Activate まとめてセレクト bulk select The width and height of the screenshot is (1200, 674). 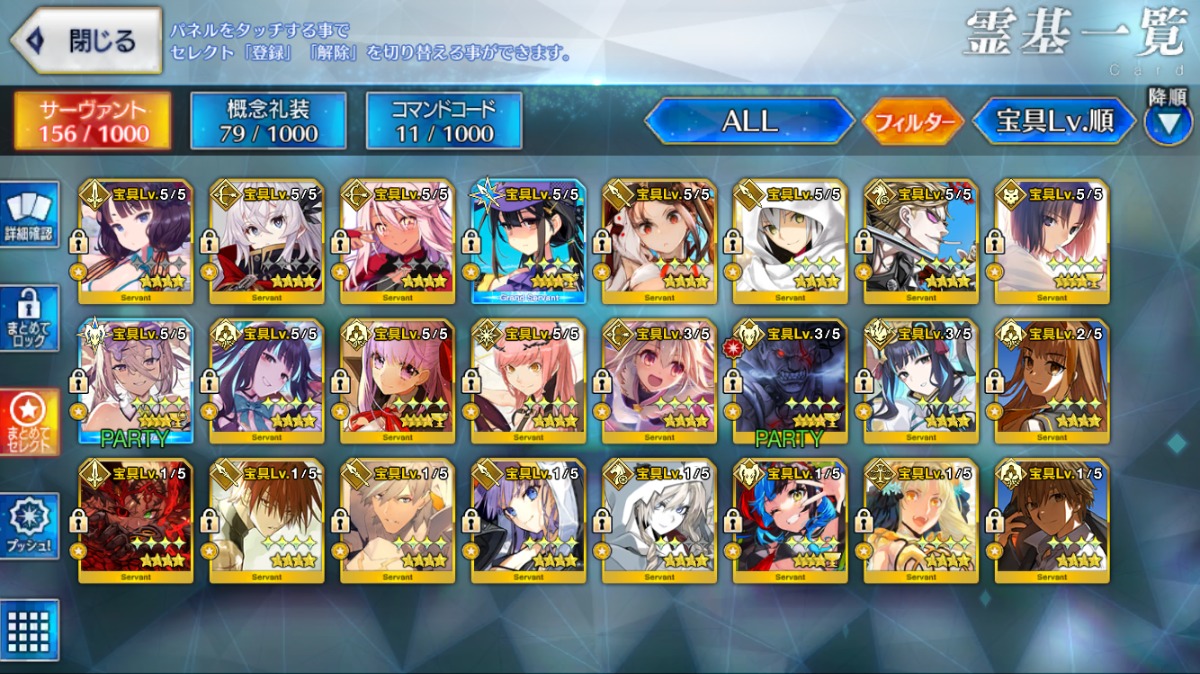coord(29,422)
